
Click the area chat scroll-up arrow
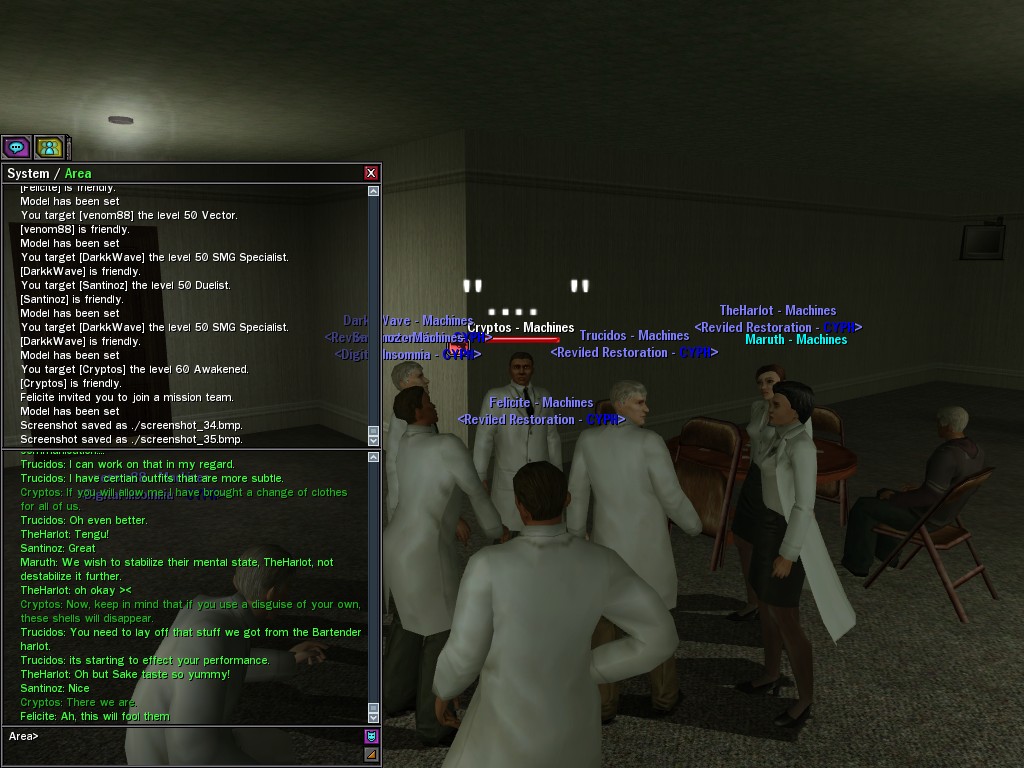(373, 457)
